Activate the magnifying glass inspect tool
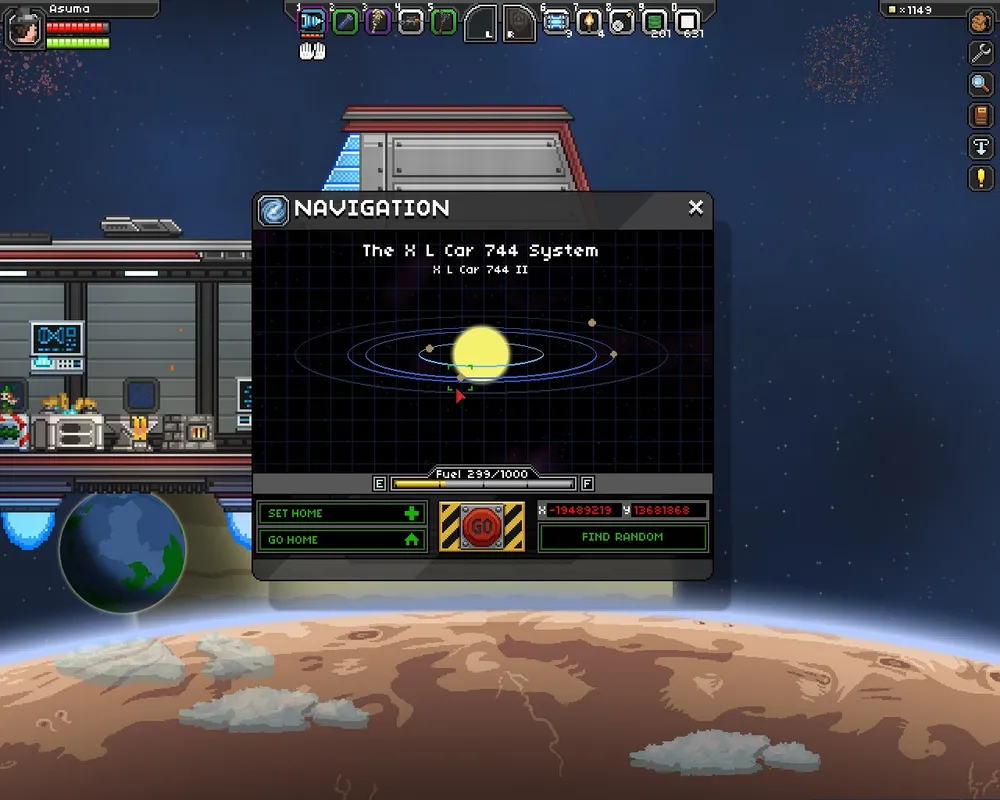Viewport: 1000px width, 800px height. [981, 84]
